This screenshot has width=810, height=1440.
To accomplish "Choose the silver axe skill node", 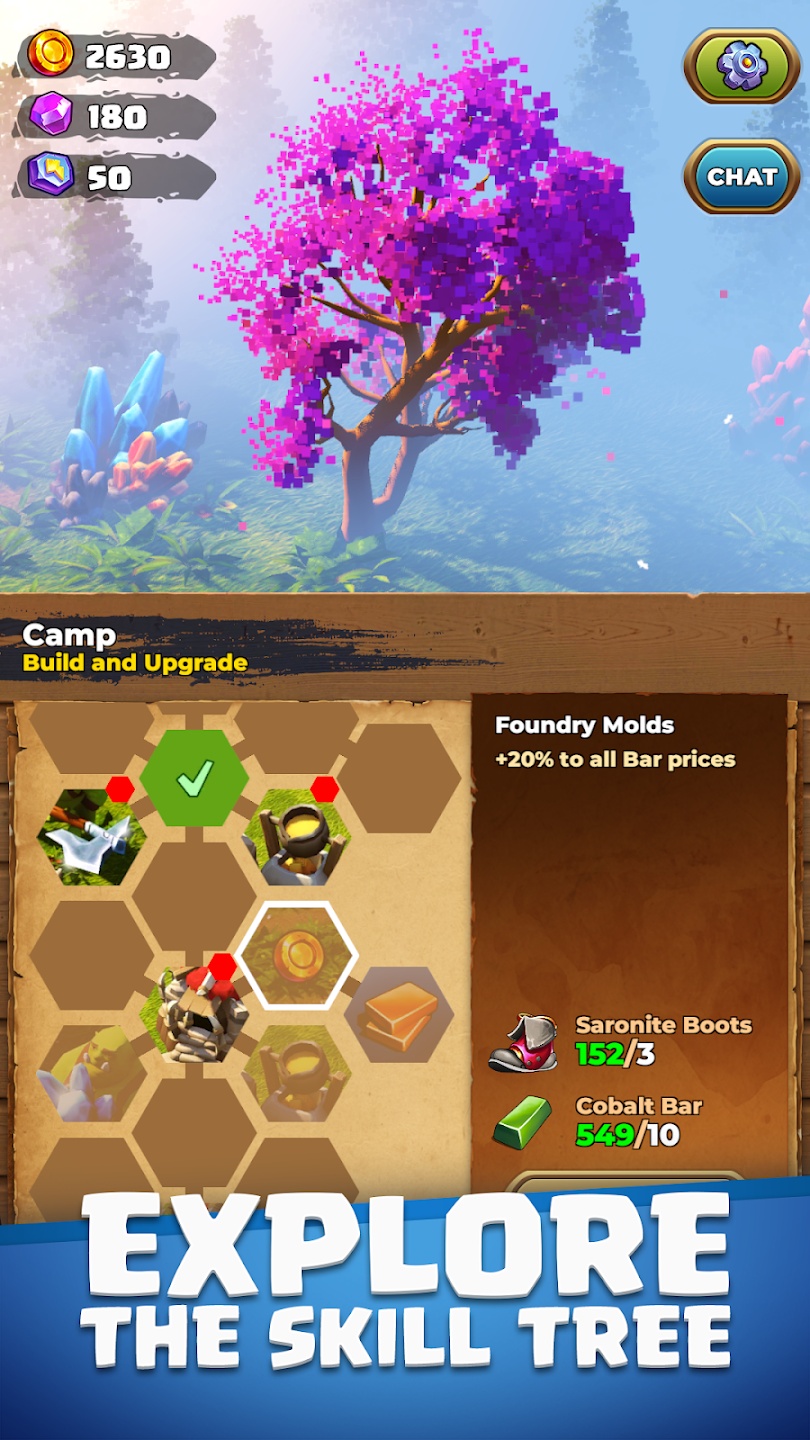I will coord(92,837).
